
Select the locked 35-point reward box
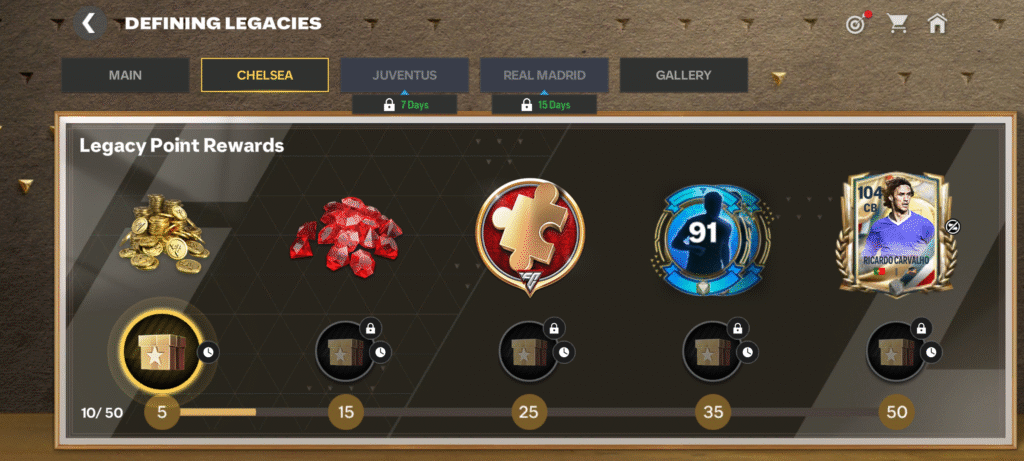(x=713, y=352)
